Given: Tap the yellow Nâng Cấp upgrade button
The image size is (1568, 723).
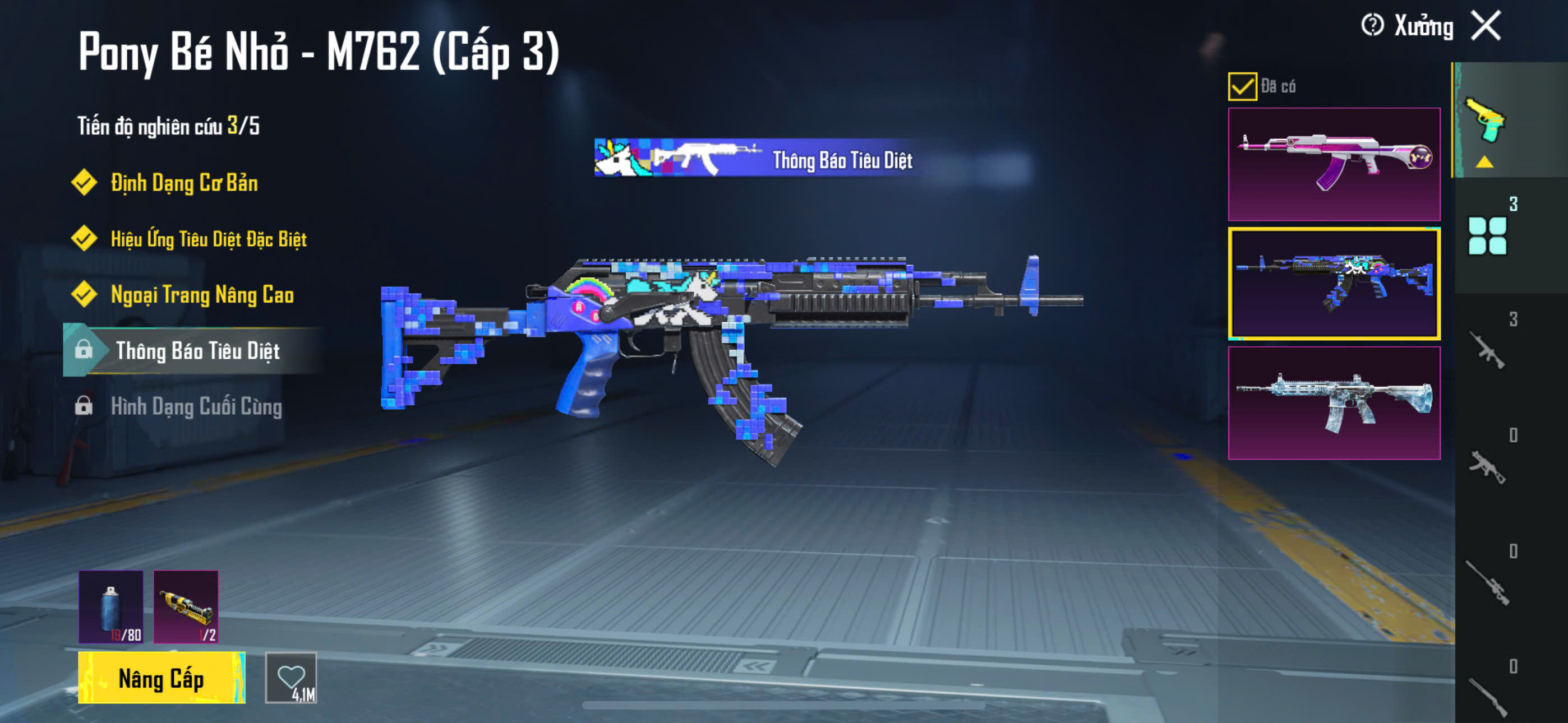Looking at the screenshot, I should pos(162,678).
